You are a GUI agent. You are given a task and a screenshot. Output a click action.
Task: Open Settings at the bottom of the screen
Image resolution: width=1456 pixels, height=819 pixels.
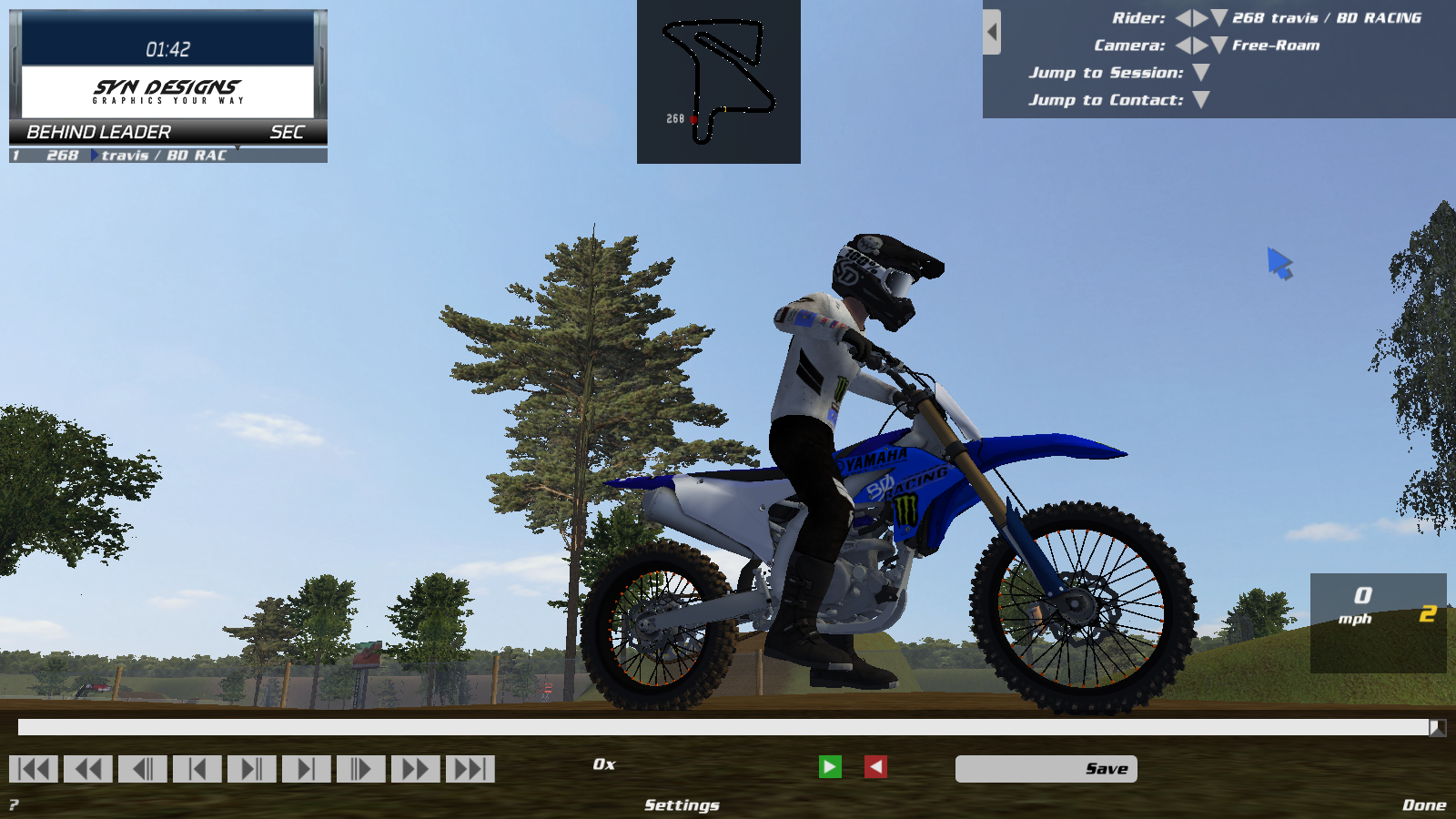pyautogui.click(x=681, y=804)
